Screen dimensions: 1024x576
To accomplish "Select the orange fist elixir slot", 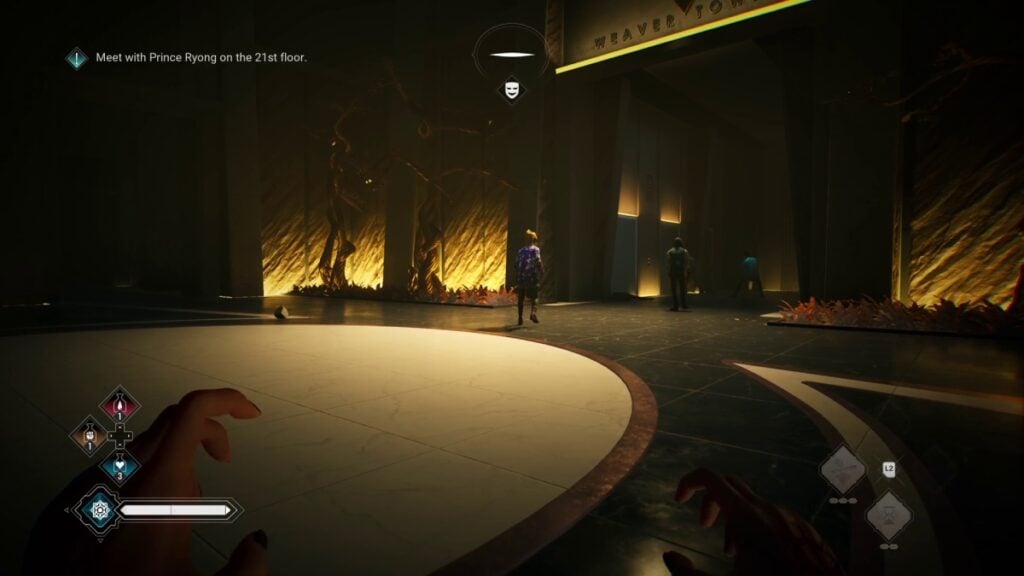I will (x=88, y=436).
